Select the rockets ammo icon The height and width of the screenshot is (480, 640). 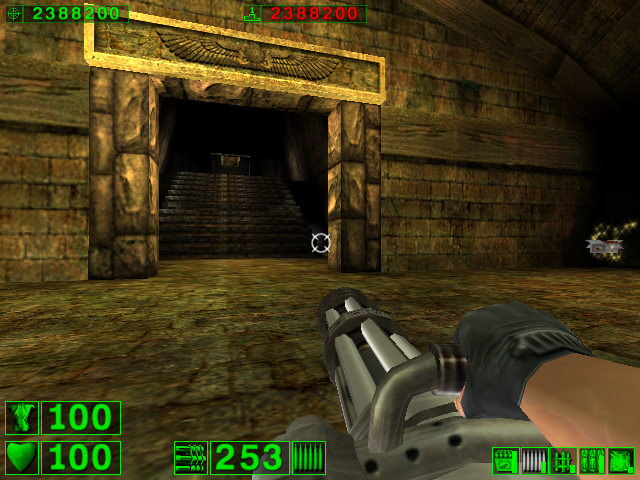[563, 460]
